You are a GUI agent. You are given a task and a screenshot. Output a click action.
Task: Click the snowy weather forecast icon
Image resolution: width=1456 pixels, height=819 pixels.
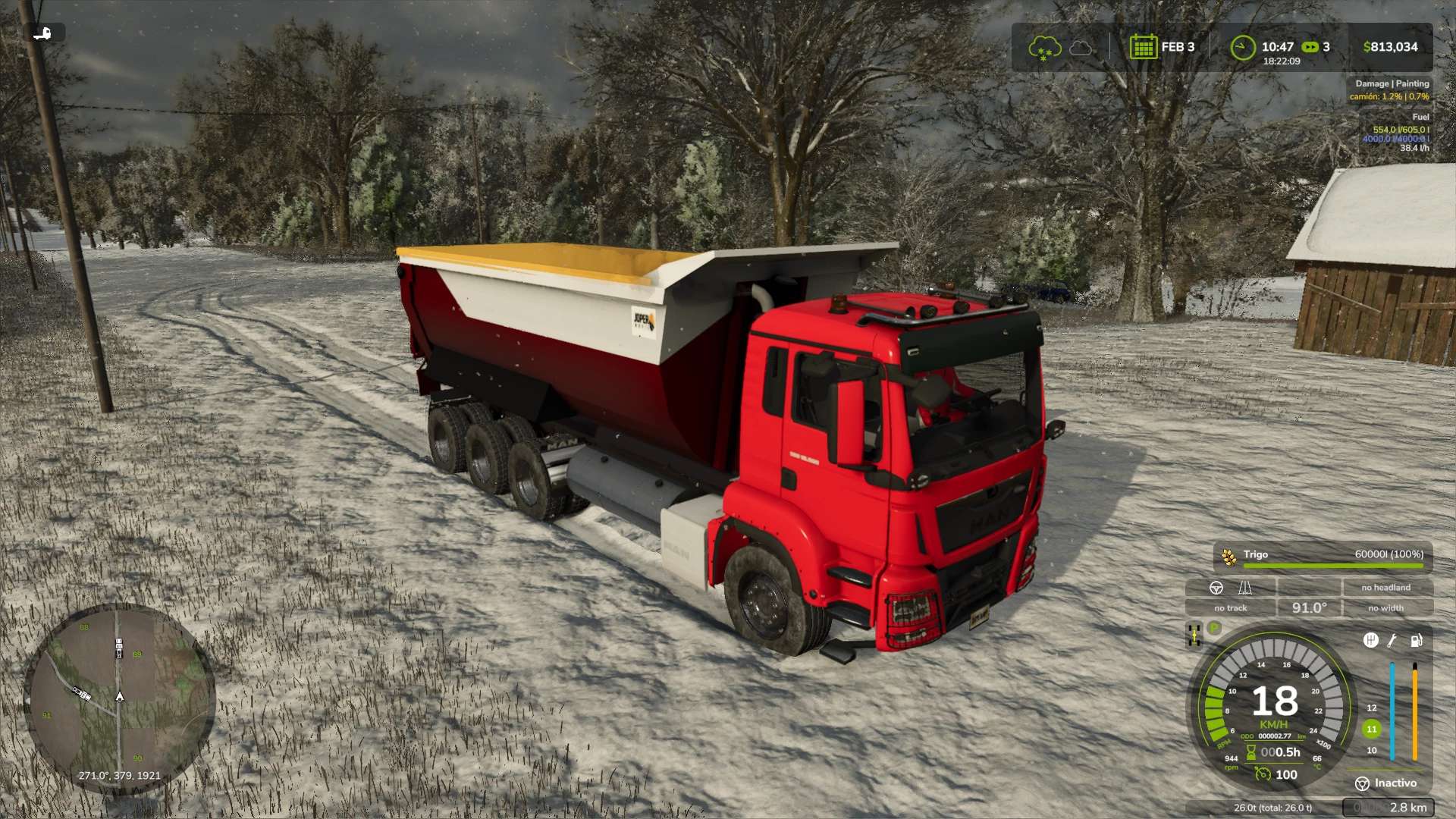[1043, 48]
